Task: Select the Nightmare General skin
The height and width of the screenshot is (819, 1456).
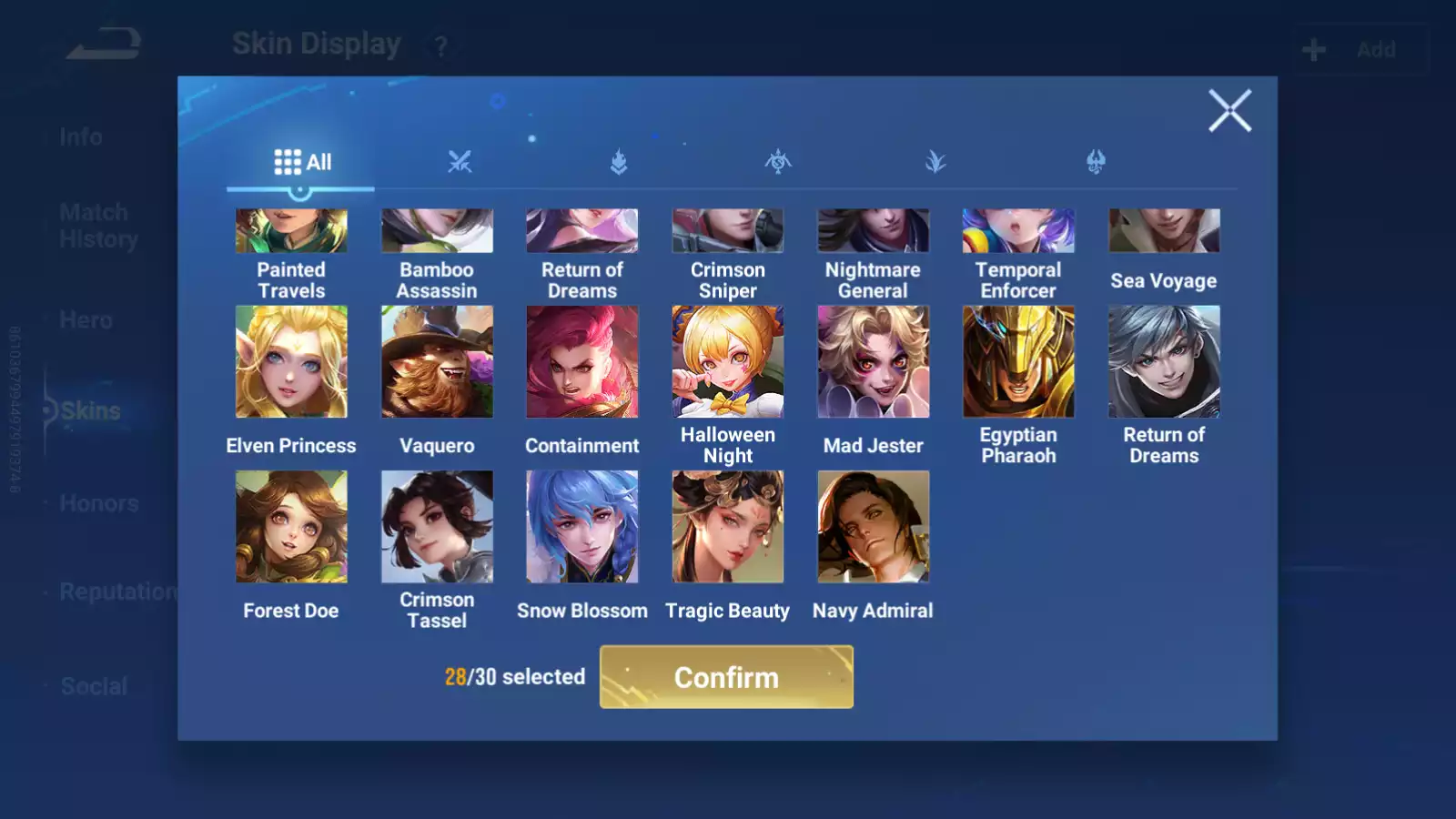Action: pyautogui.click(x=874, y=231)
